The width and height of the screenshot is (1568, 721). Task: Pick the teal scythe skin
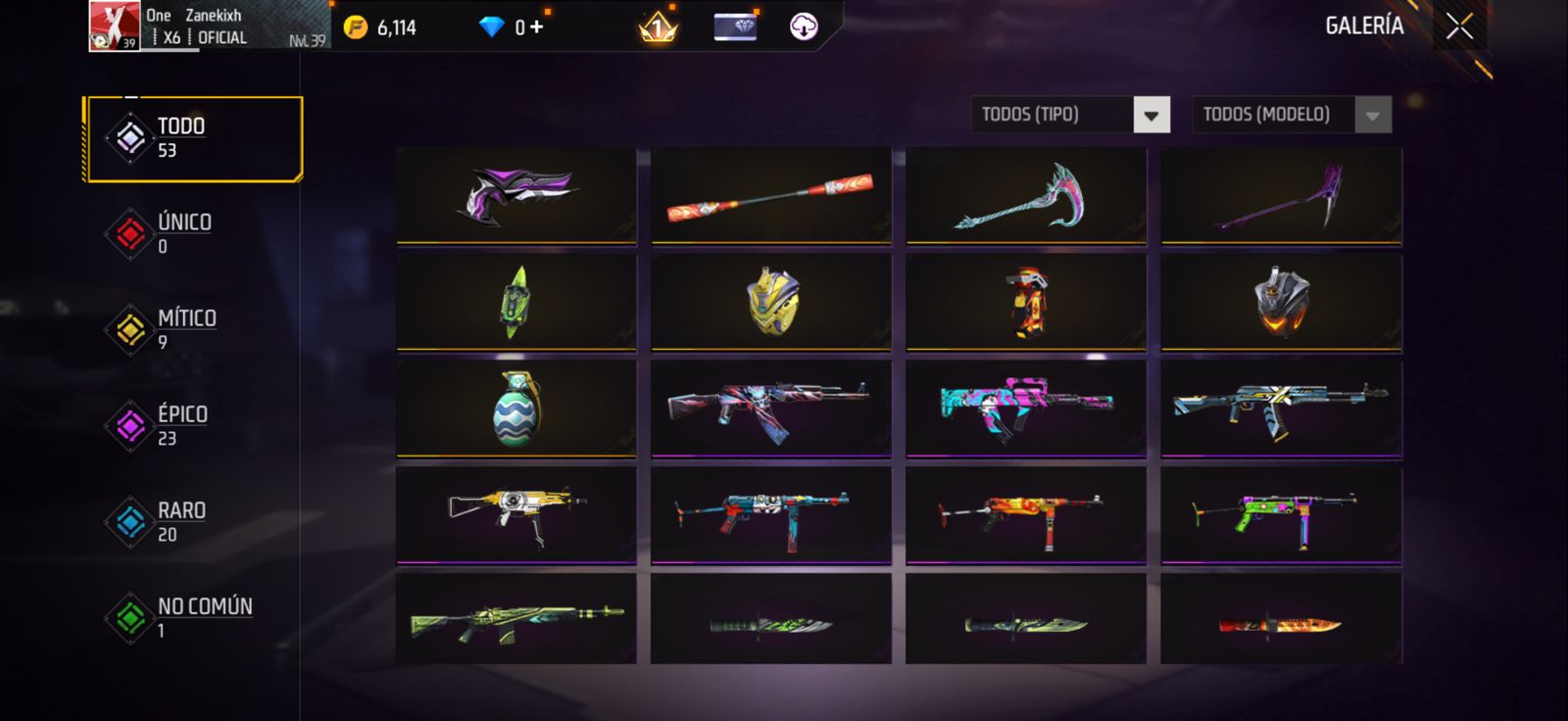click(1025, 195)
